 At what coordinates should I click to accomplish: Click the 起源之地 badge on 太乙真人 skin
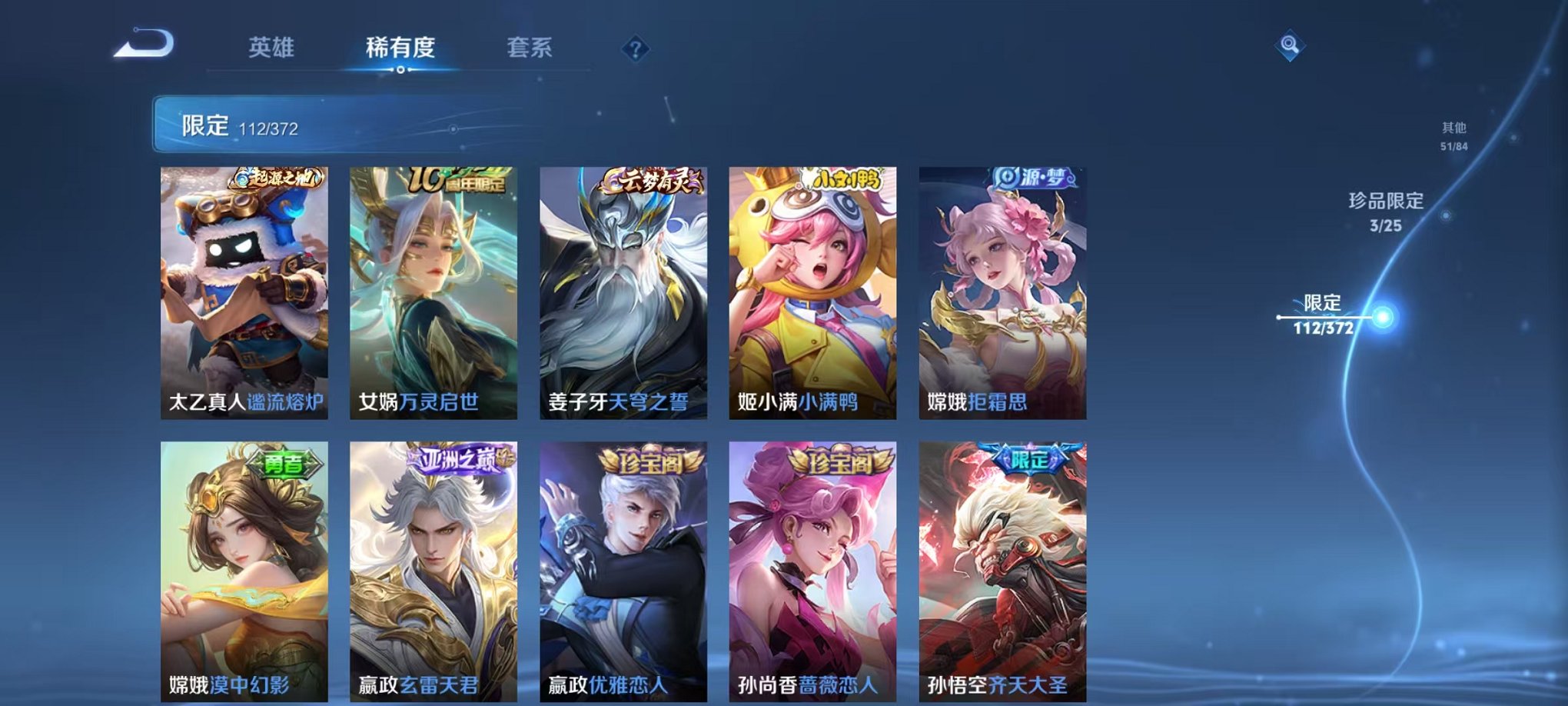click(279, 177)
